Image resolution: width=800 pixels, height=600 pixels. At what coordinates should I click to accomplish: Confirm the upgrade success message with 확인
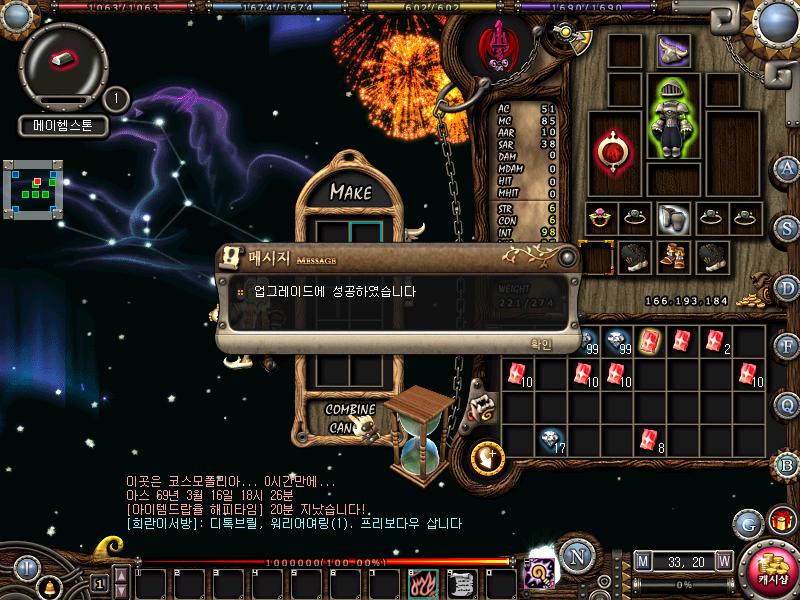click(x=540, y=343)
